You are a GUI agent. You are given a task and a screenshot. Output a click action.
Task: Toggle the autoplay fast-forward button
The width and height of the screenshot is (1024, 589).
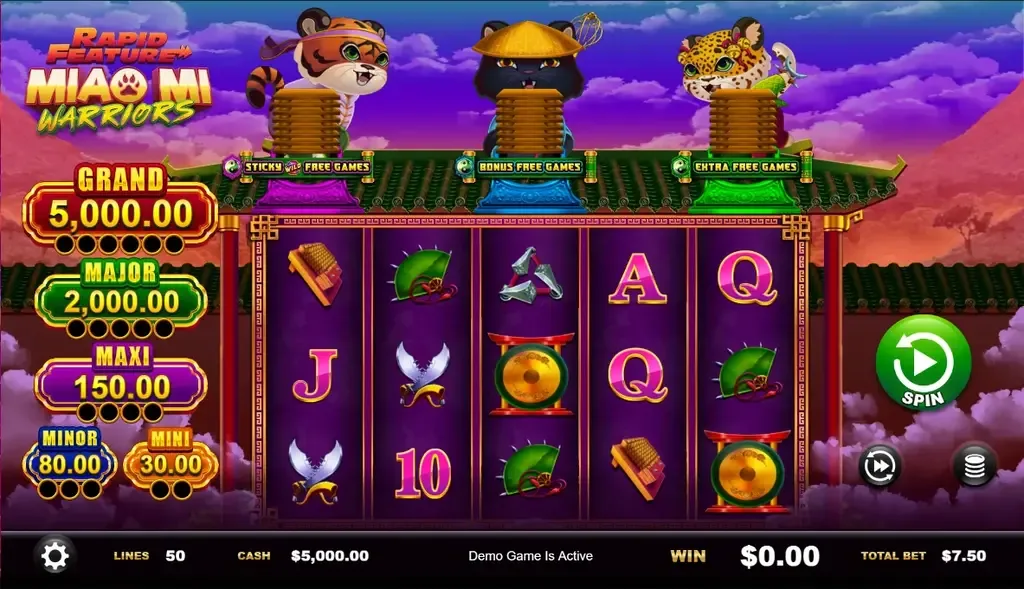coord(881,465)
